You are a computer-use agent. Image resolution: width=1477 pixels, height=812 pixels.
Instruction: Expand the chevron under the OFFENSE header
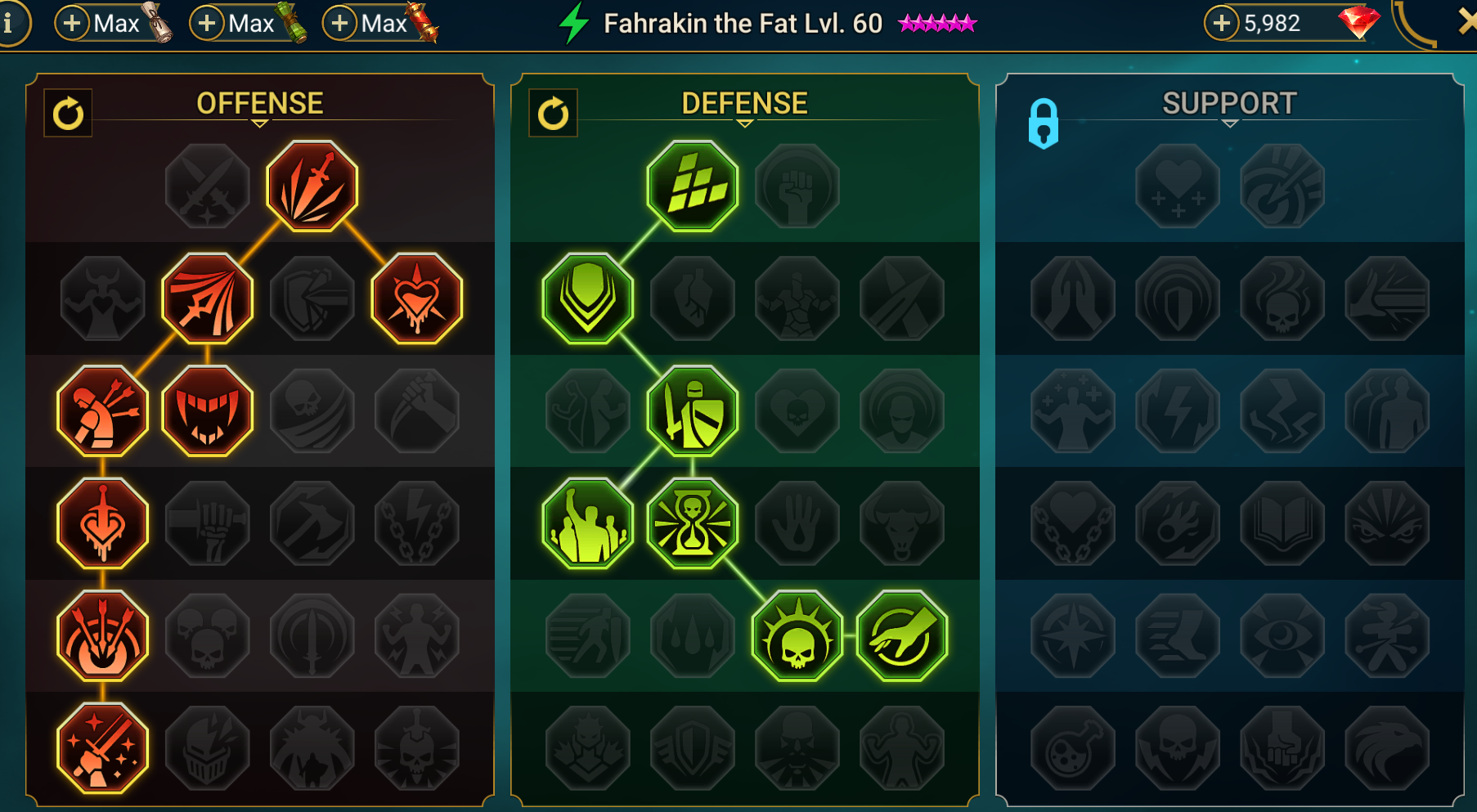point(259,125)
